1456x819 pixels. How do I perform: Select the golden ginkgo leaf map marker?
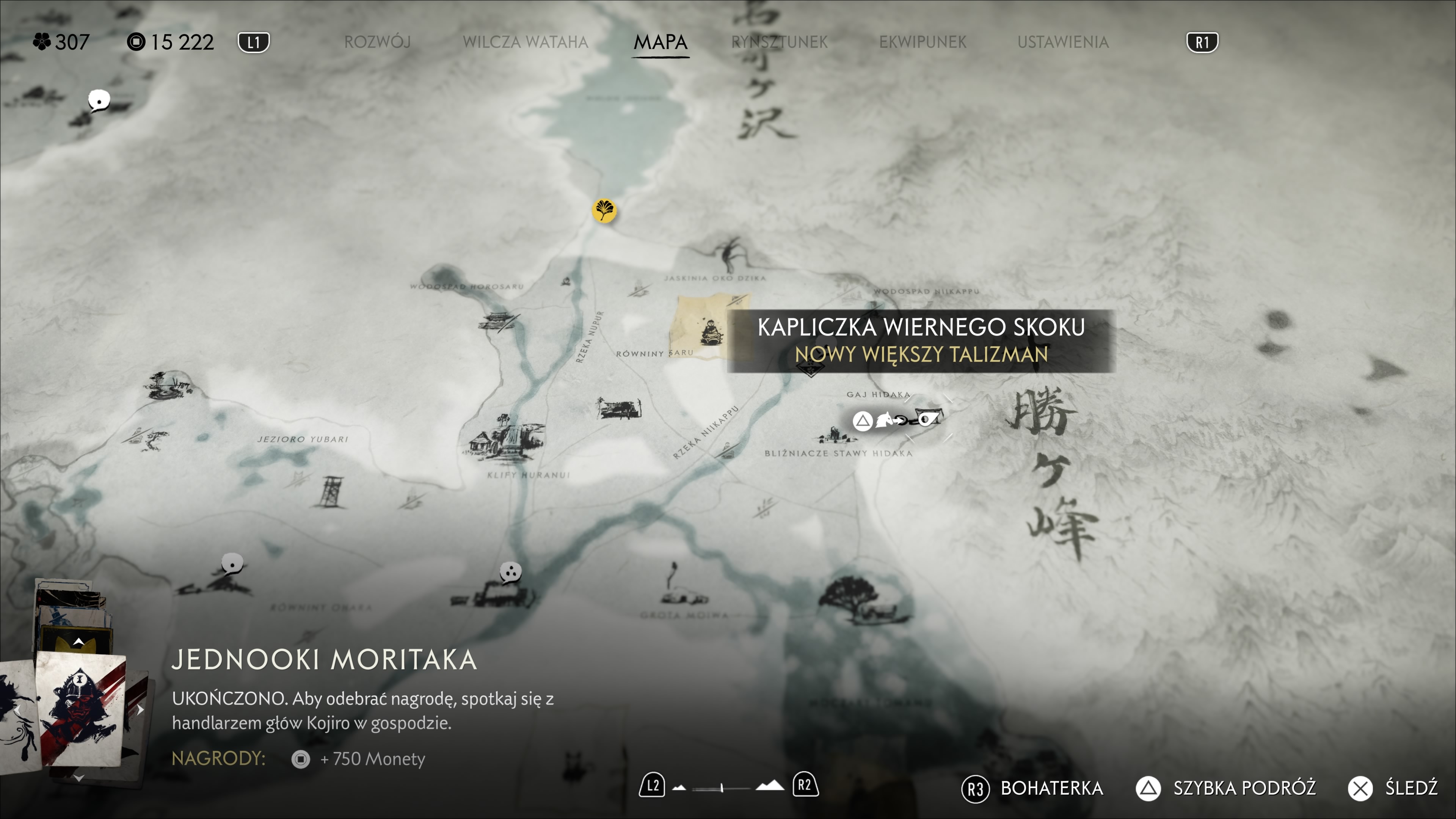pos(604,211)
